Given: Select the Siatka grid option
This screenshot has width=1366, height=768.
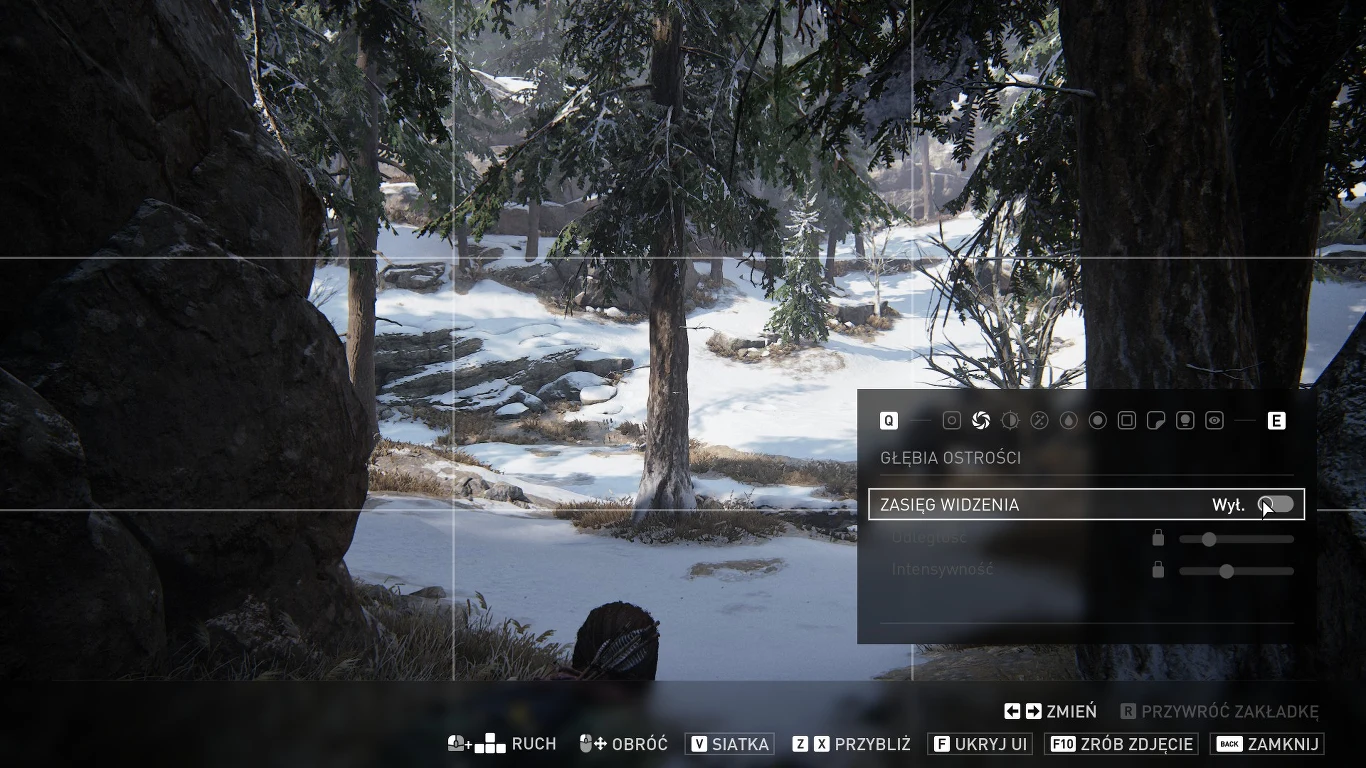Looking at the screenshot, I should (x=729, y=744).
